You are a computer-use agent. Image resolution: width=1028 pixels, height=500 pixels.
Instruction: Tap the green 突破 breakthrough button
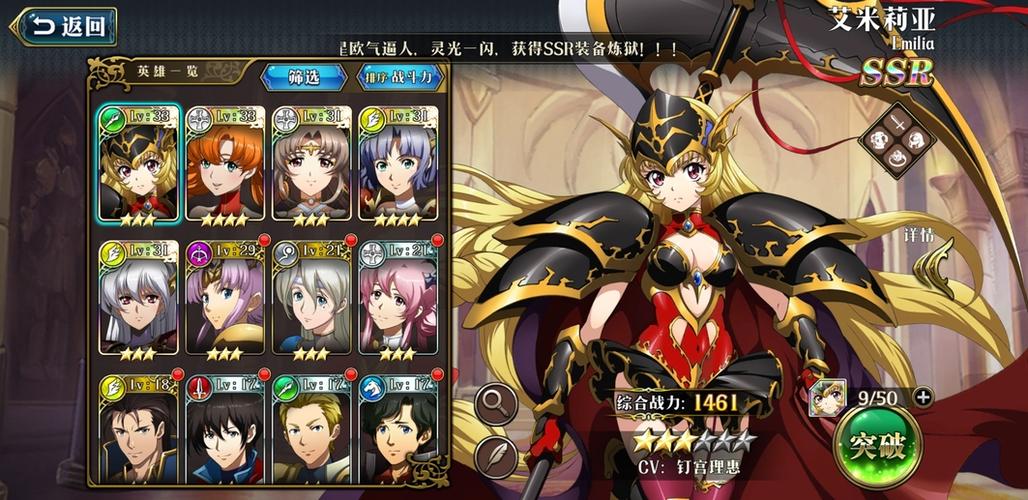(876, 446)
